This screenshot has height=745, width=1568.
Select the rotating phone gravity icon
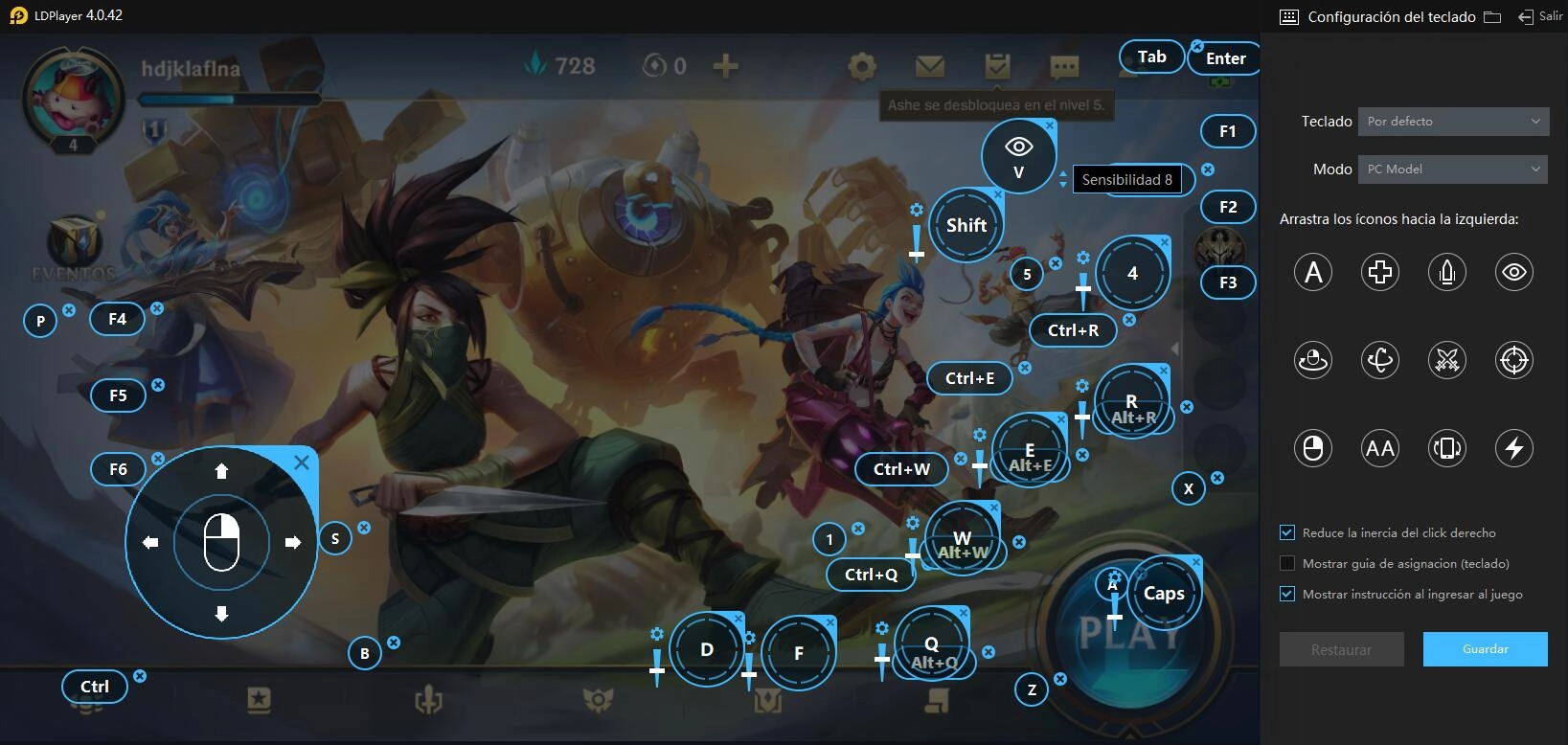[1446, 447]
